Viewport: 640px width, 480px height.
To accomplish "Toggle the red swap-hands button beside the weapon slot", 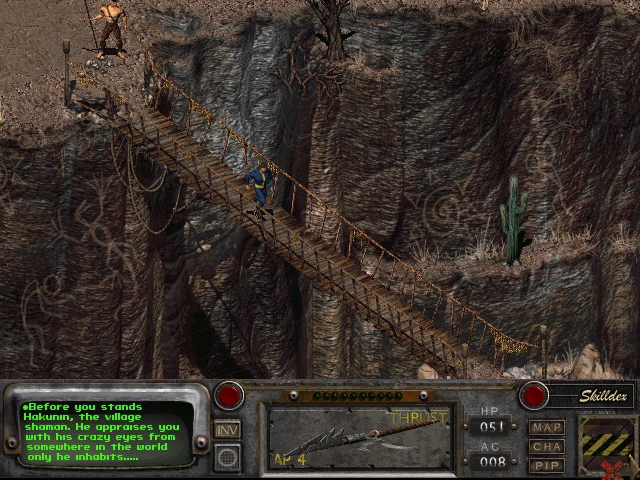I will click(229, 396).
